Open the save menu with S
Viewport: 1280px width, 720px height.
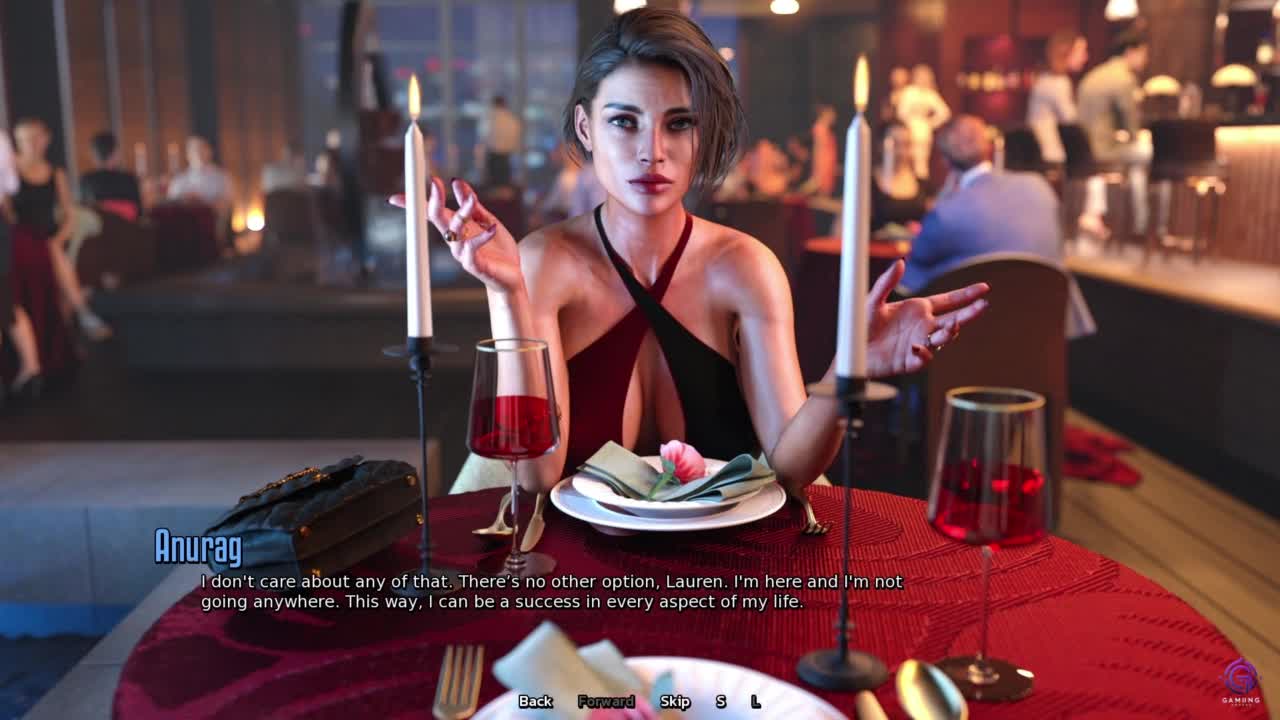[720, 701]
